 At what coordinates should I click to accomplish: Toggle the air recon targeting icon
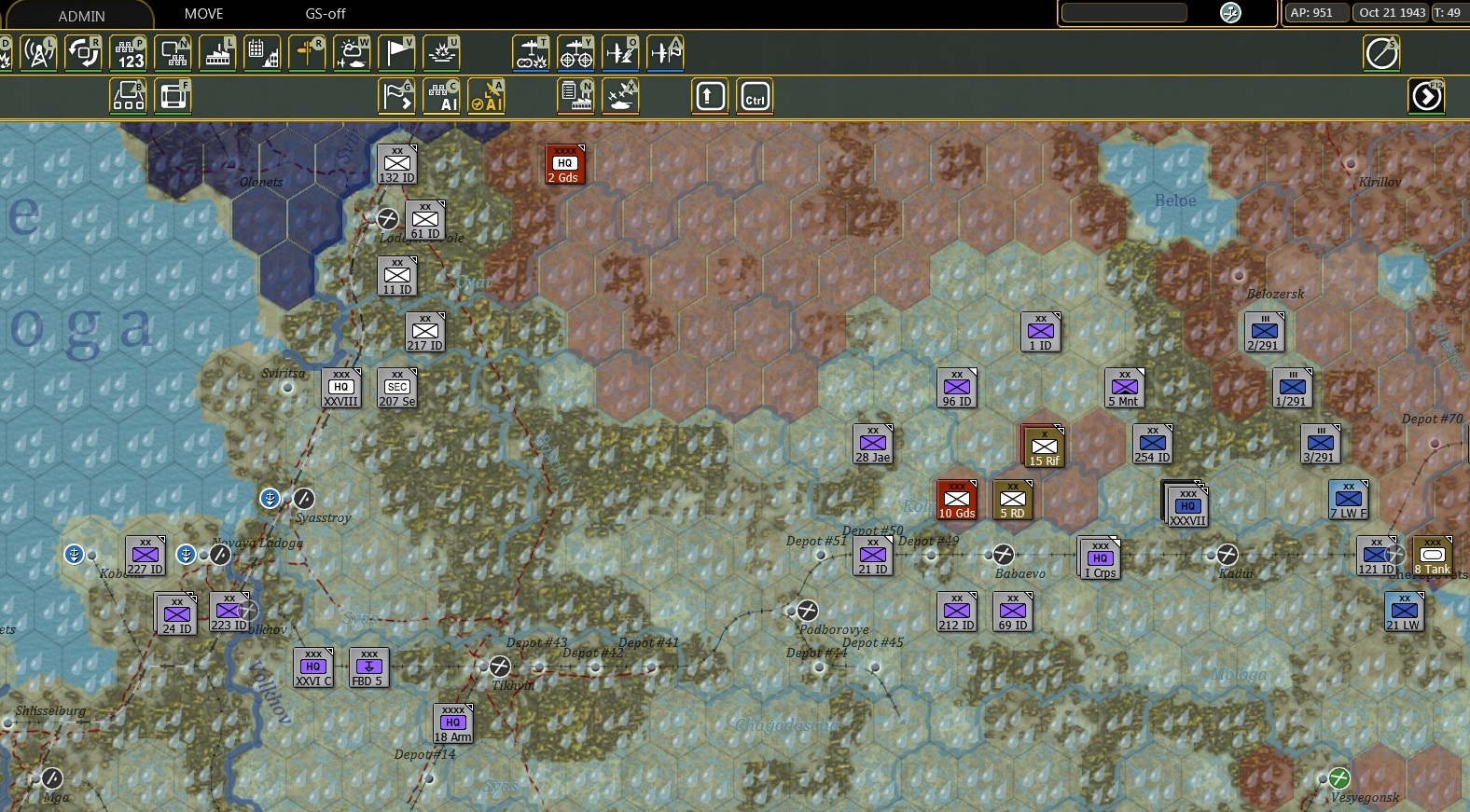(576, 53)
